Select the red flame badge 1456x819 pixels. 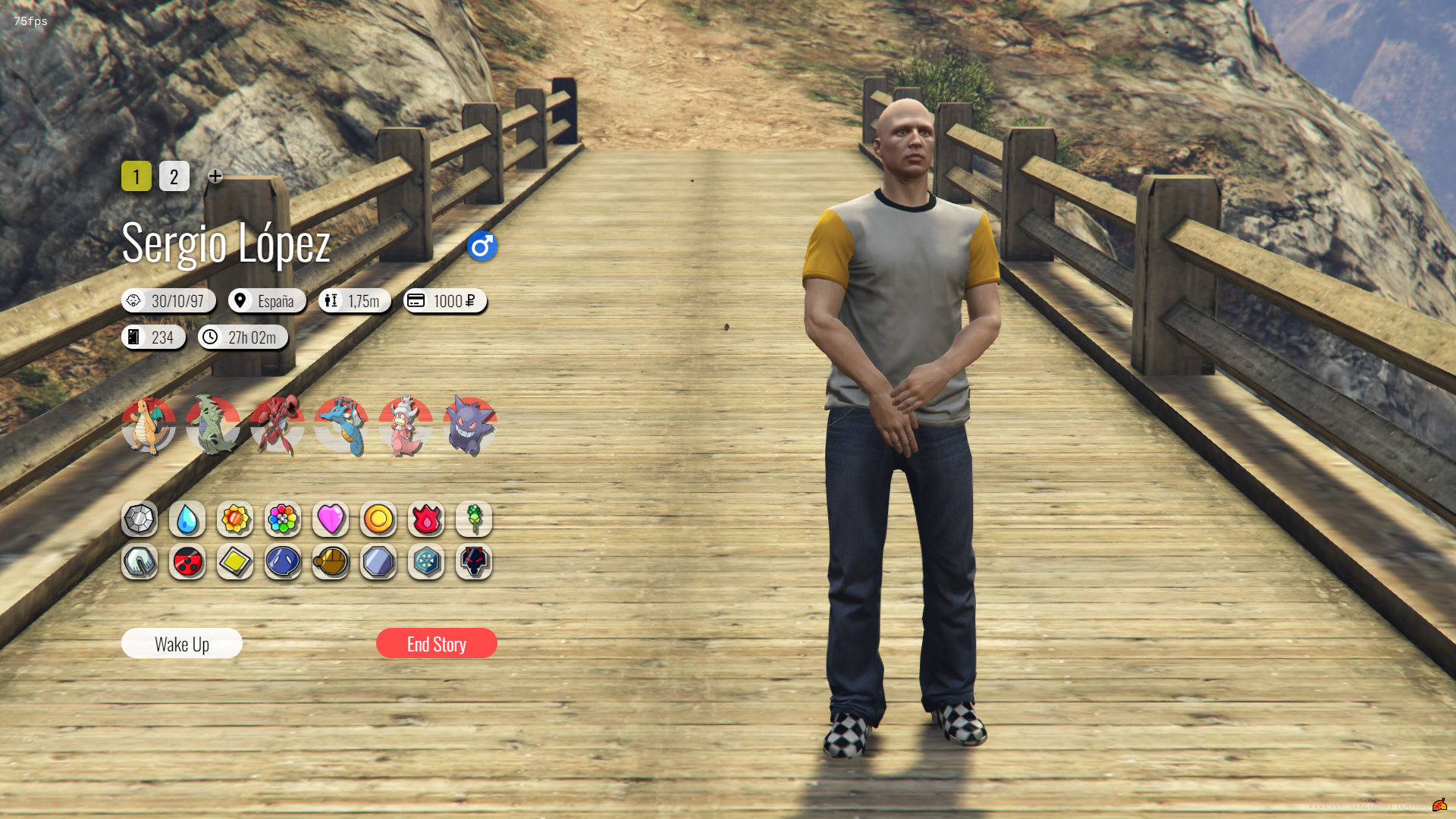(426, 519)
